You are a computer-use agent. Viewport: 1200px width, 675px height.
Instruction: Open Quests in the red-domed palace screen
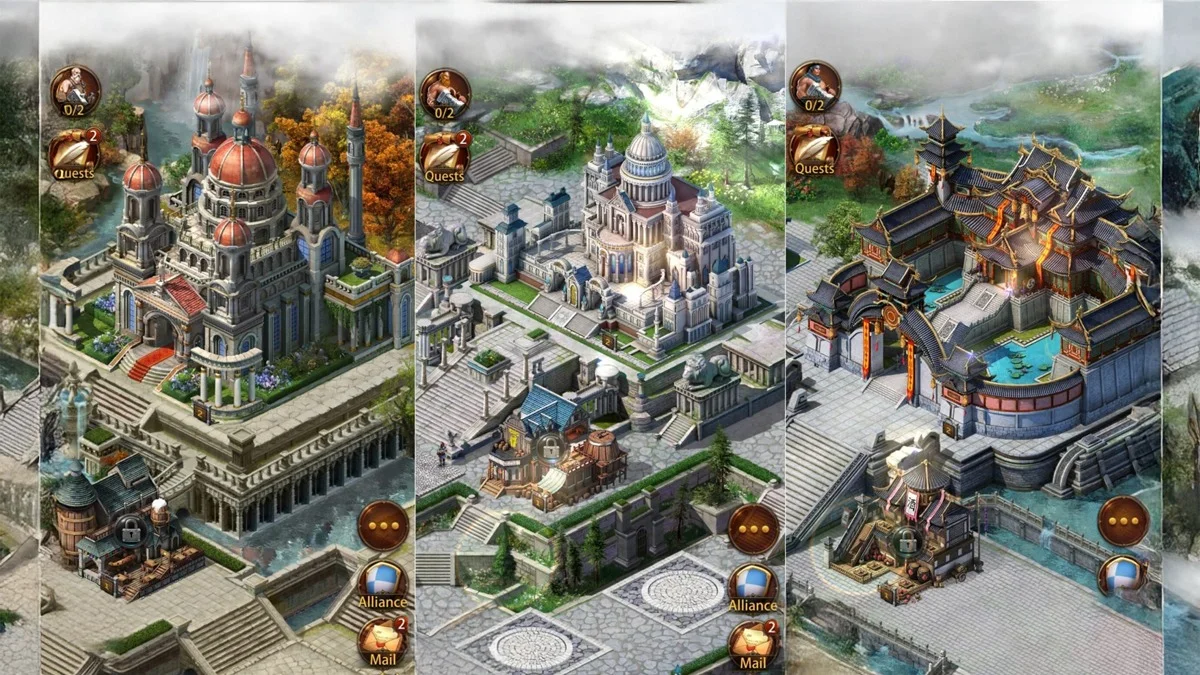click(74, 153)
